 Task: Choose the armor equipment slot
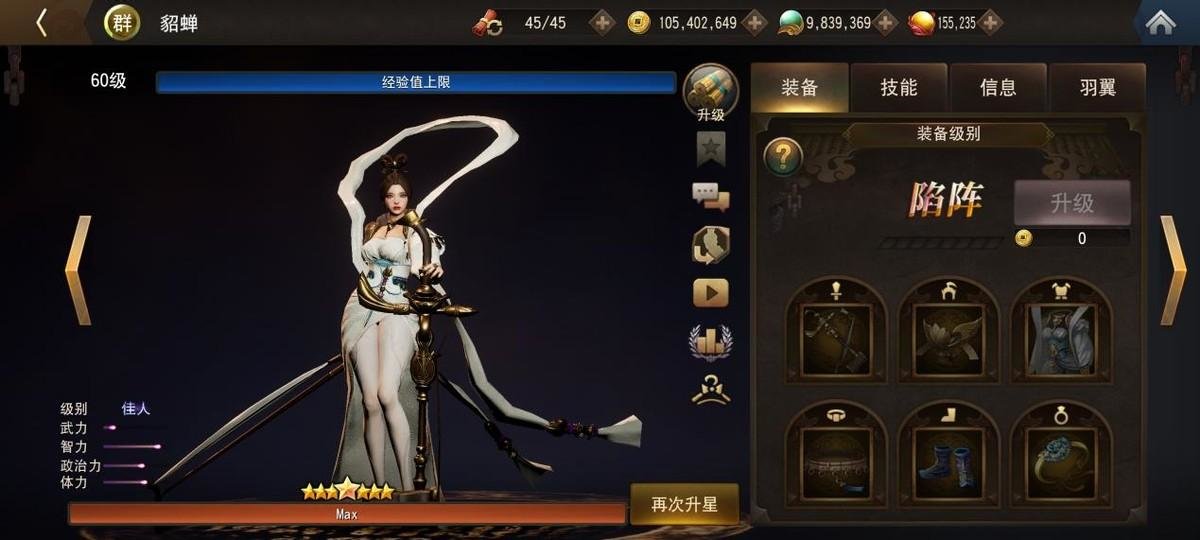point(1060,336)
